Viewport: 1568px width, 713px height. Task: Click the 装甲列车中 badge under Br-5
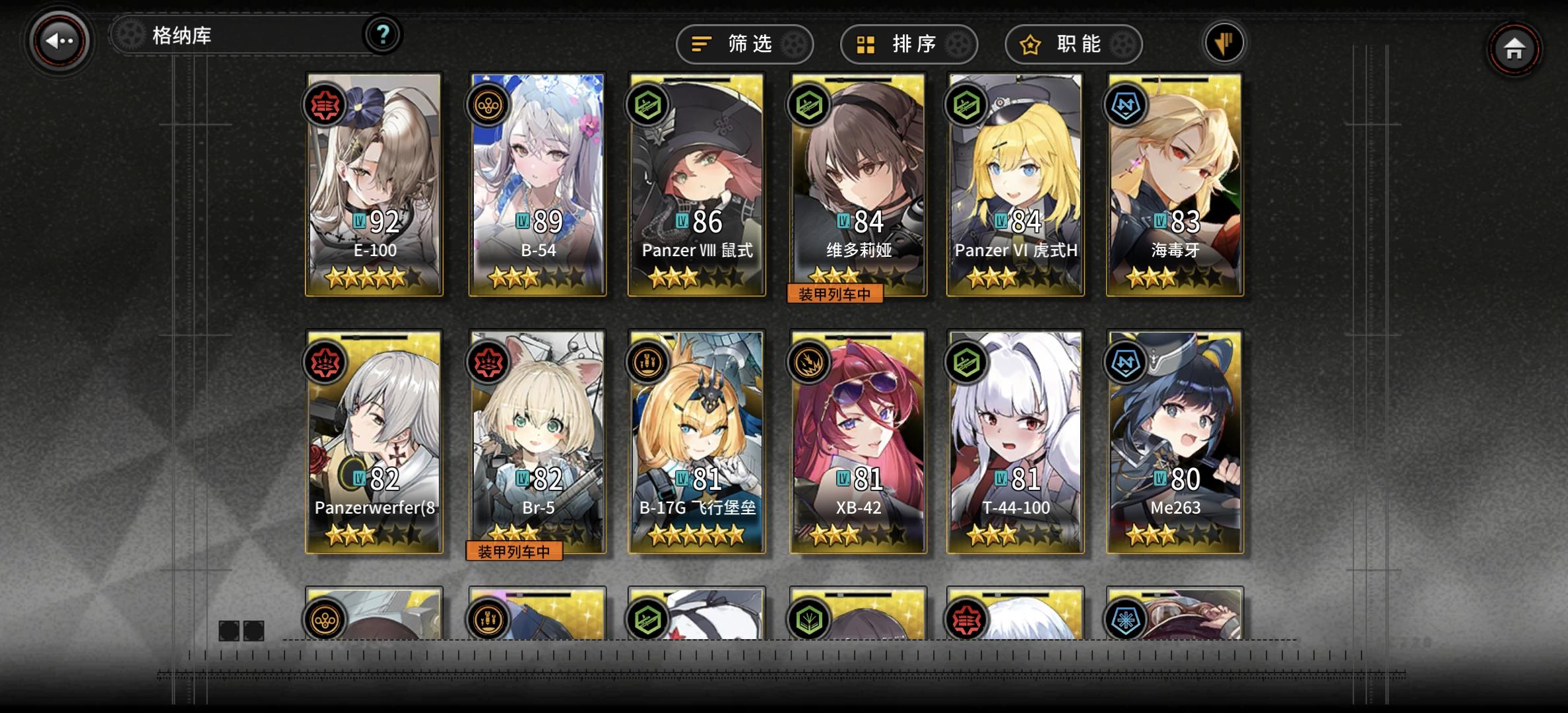(x=514, y=552)
